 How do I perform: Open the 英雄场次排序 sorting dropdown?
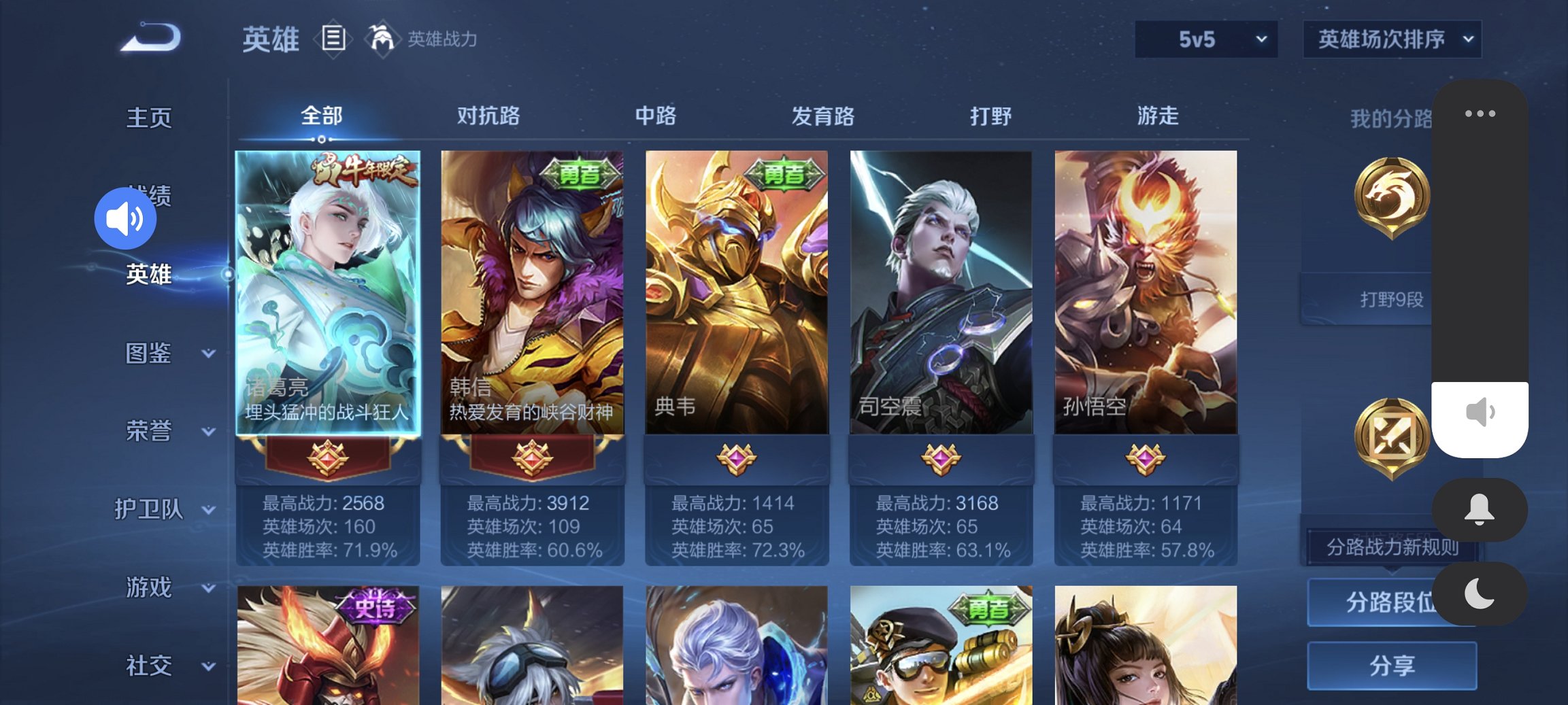pos(1391,39)
